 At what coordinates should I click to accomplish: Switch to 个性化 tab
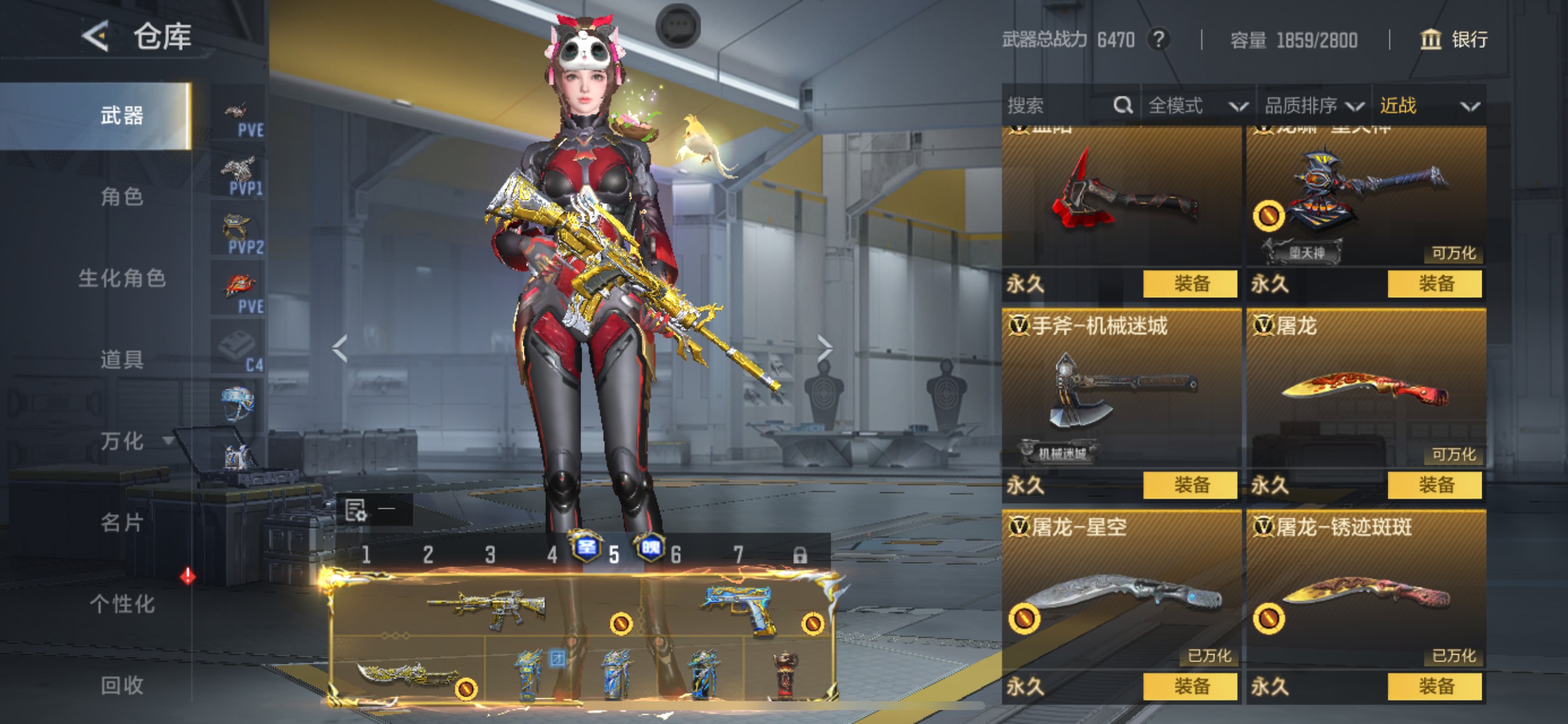point(122,604)
